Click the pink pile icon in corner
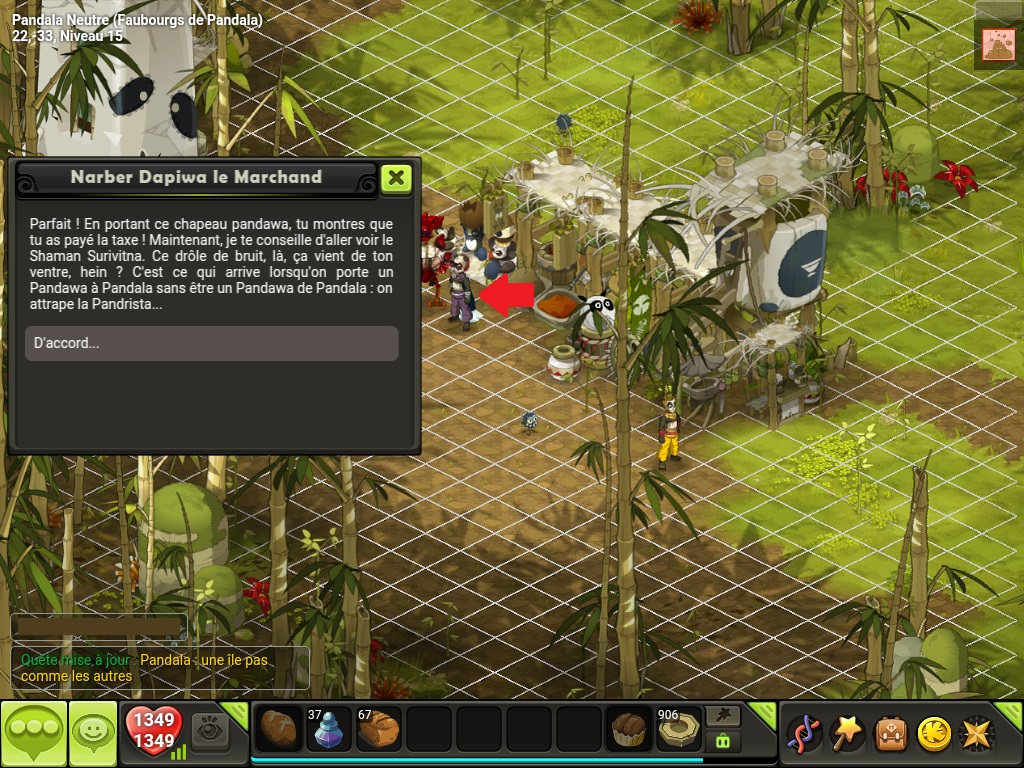The height and width of the screenshot is (768, 1024). (x=998, y=45)
